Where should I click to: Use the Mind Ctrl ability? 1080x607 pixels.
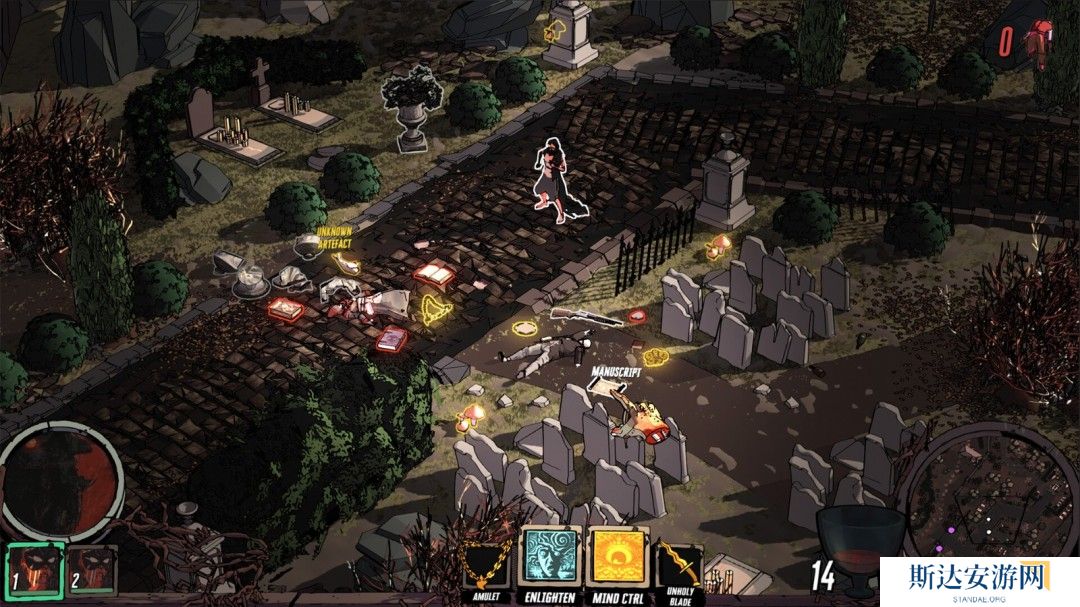point(616,556)
